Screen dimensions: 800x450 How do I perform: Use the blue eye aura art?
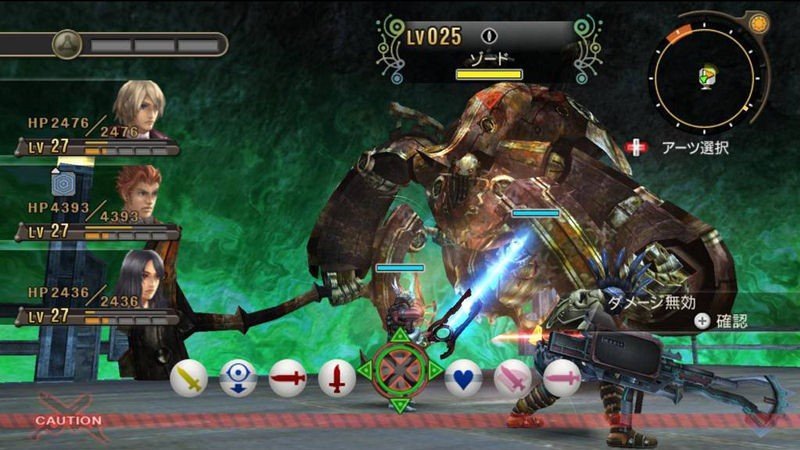(238, 378)
